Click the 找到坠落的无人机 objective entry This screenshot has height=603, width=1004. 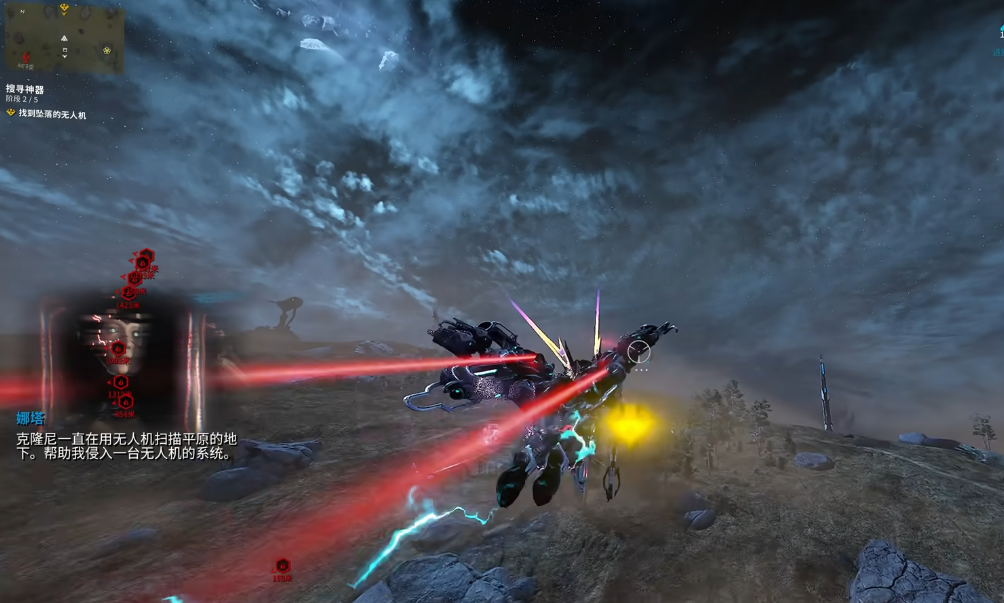[x=52, y=114]
